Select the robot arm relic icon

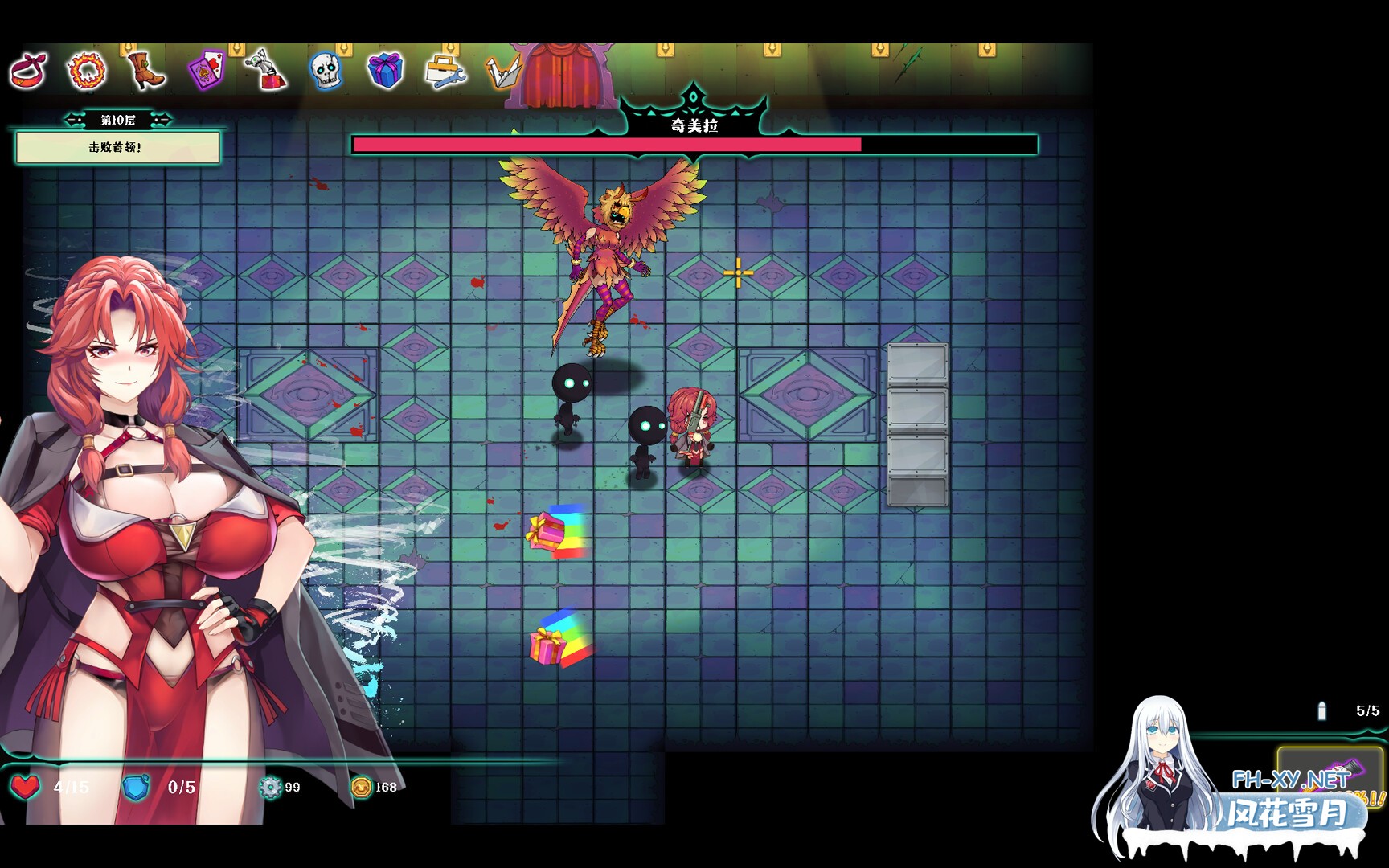tap(267, 71)
